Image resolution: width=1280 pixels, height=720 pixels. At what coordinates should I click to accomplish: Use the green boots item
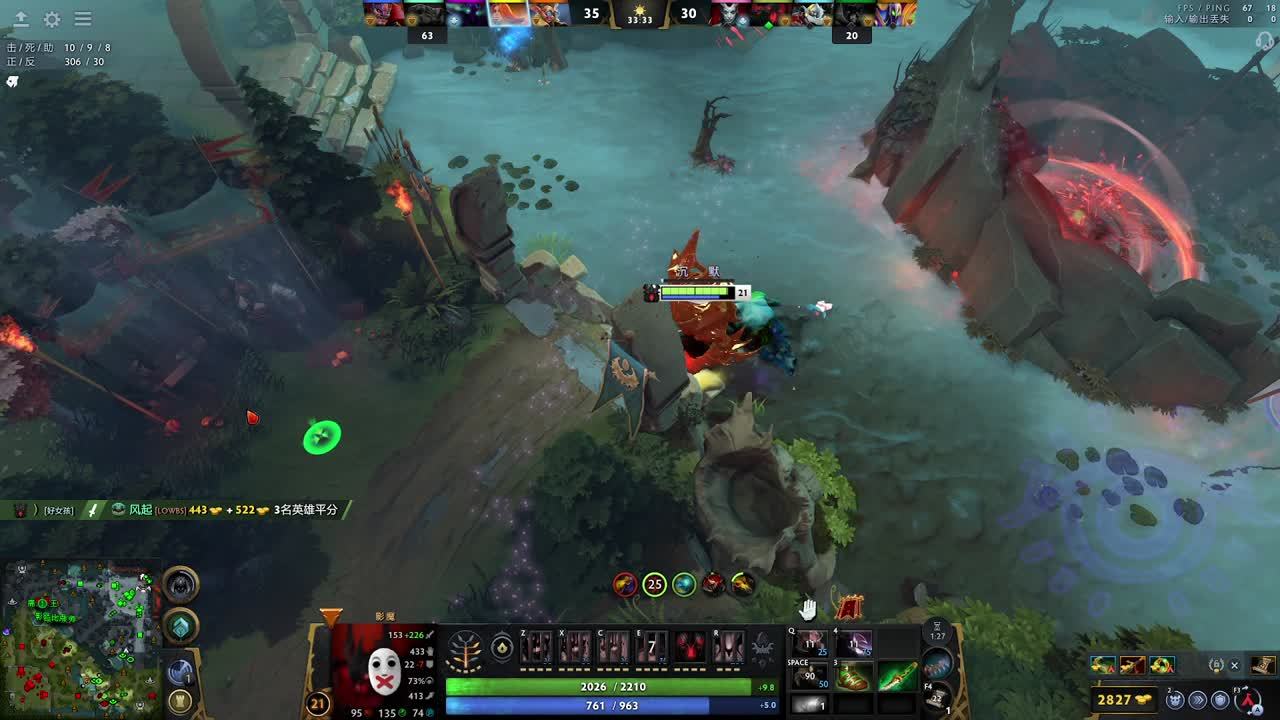tap(854, 676)
